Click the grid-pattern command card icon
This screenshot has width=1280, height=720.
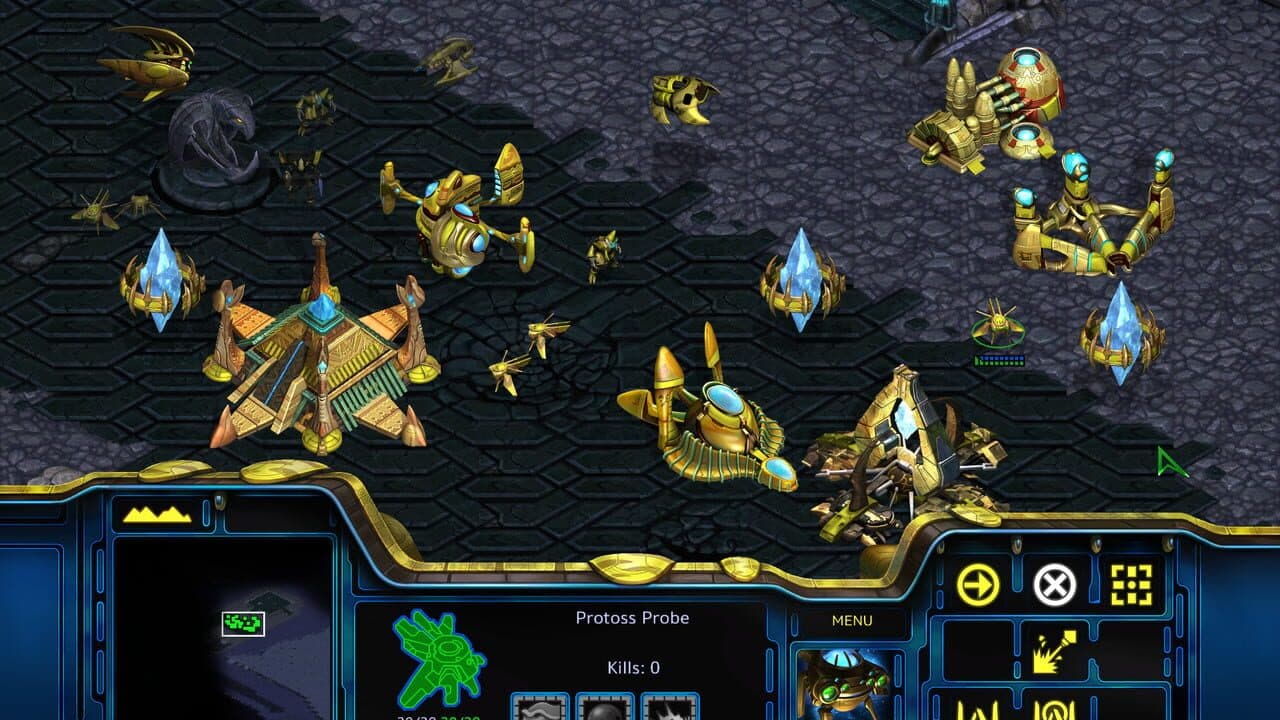tap(1131, 582)
